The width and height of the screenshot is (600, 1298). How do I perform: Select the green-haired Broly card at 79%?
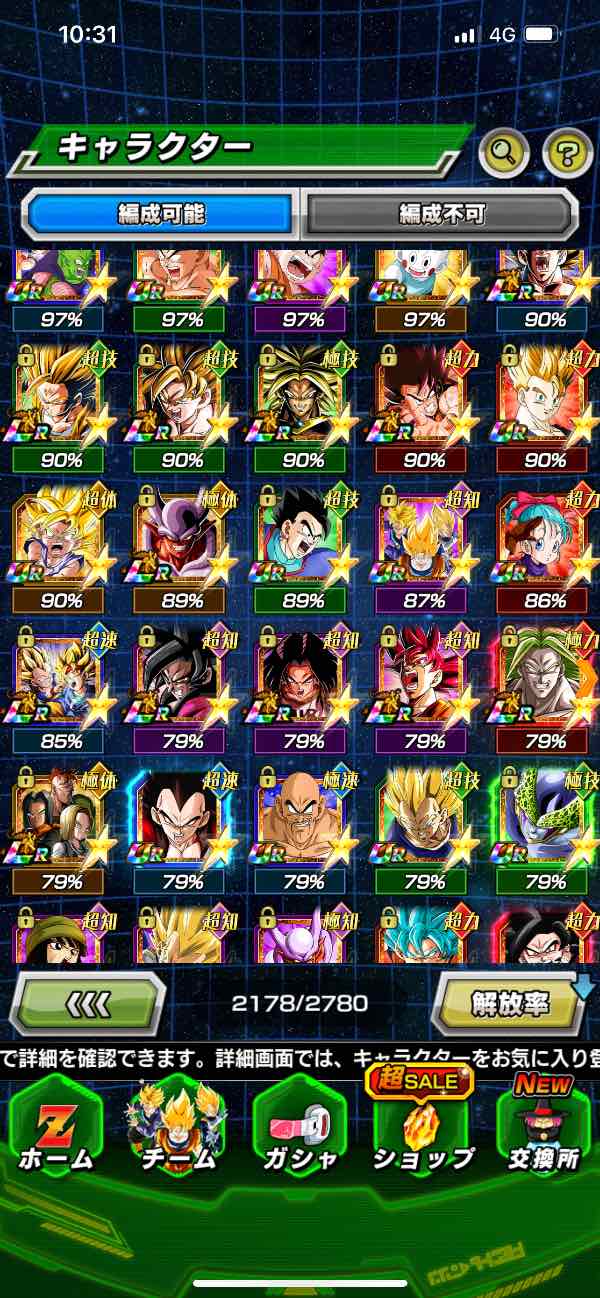[545, 680]
